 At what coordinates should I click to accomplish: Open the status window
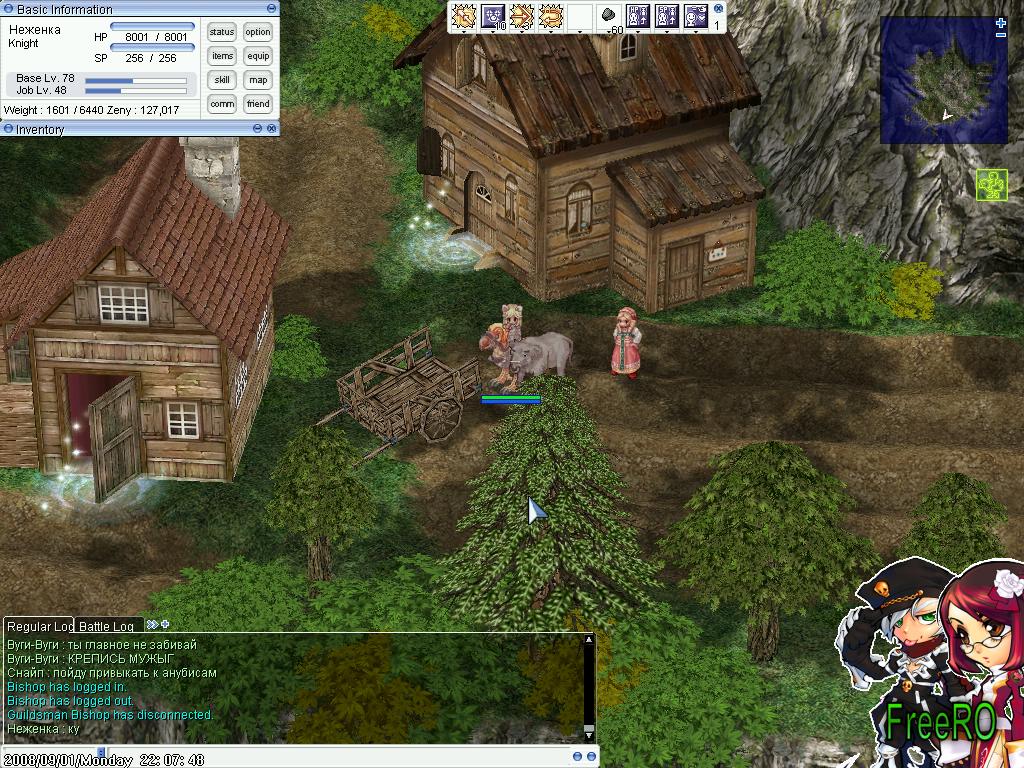point(222,32)
